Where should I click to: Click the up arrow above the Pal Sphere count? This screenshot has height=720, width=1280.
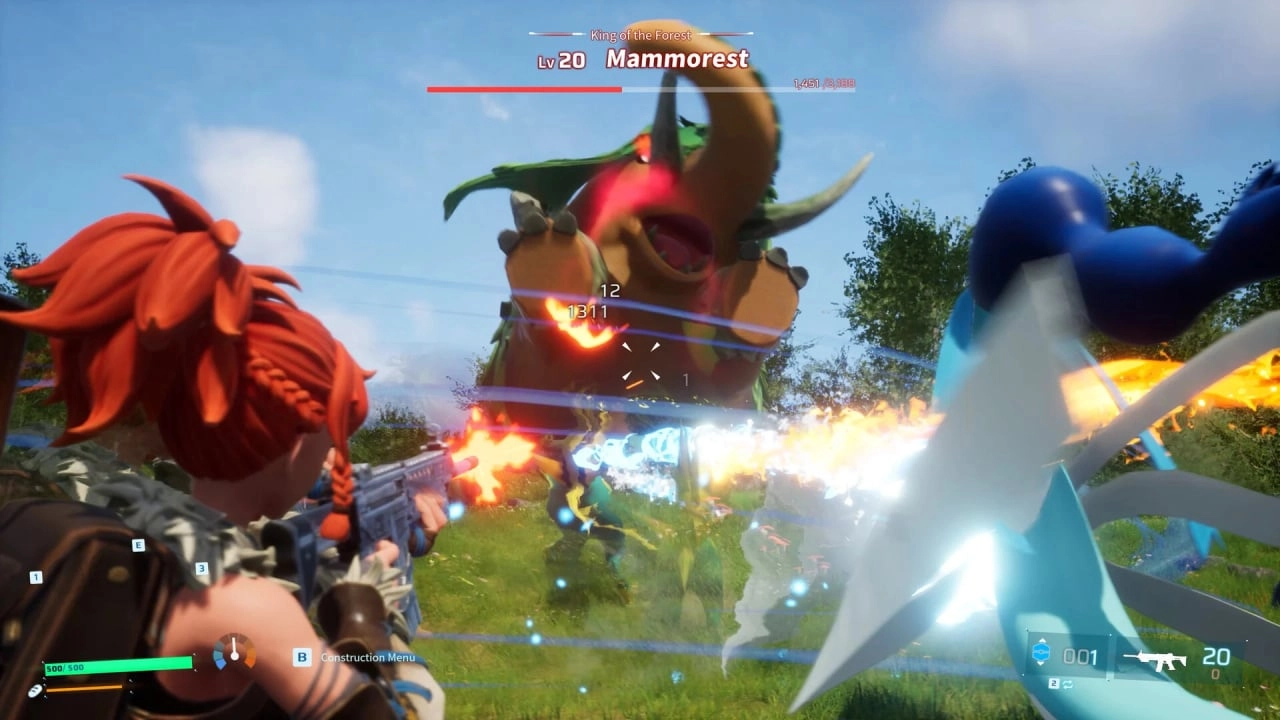(1042, 640)
